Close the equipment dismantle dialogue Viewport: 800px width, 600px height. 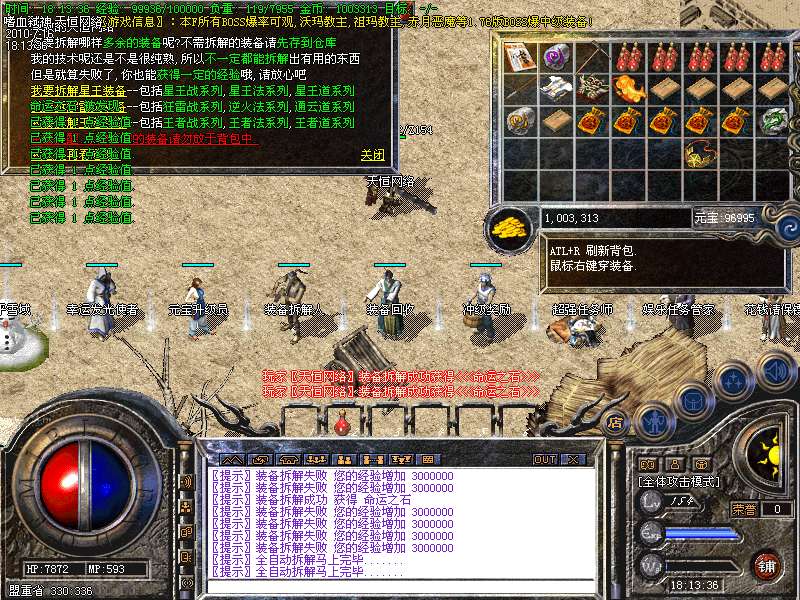tap(372, 155)
